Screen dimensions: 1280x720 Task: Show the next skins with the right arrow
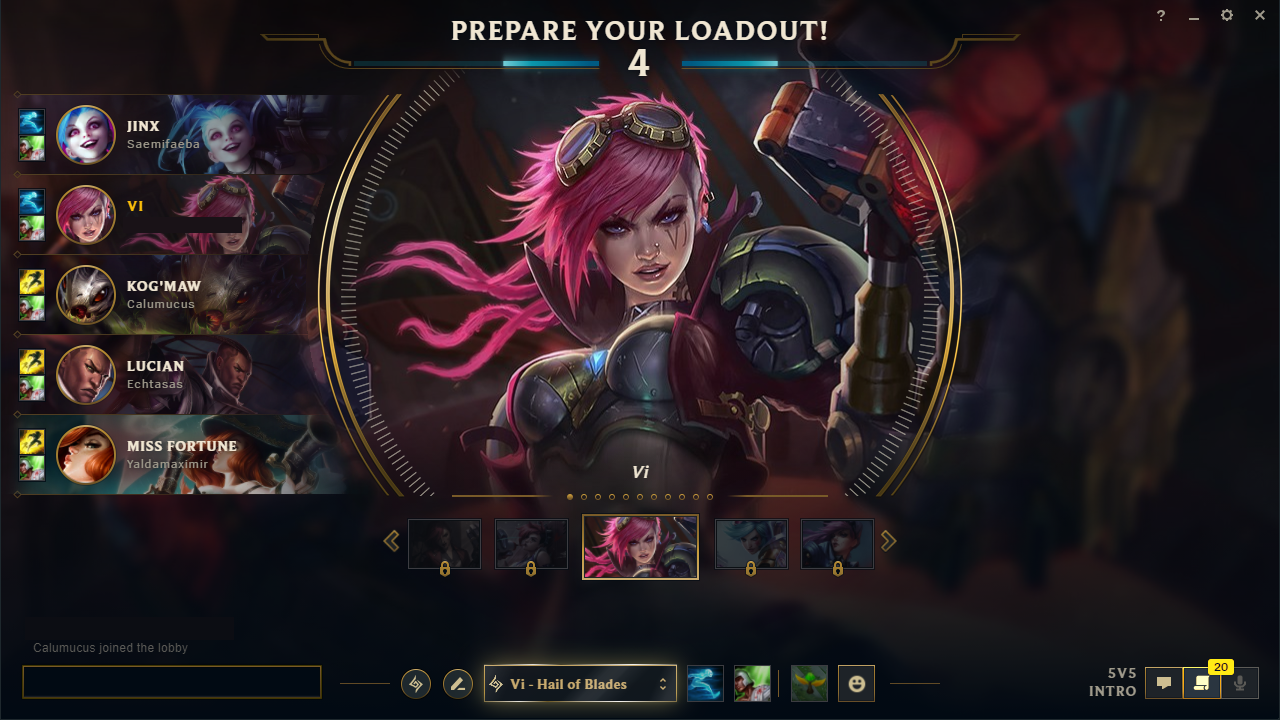(888, 541)
